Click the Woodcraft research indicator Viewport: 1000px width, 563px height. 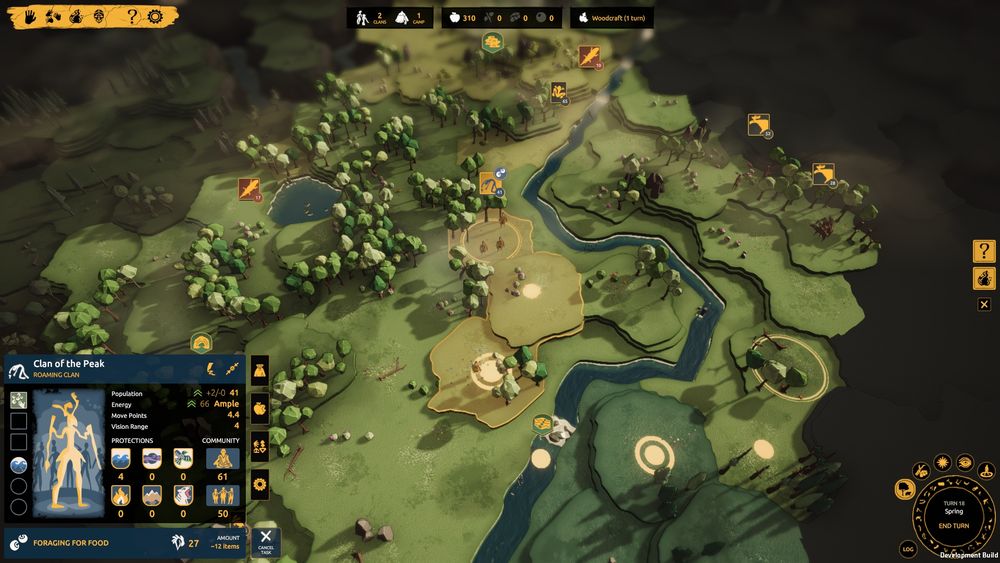point(612,18)
